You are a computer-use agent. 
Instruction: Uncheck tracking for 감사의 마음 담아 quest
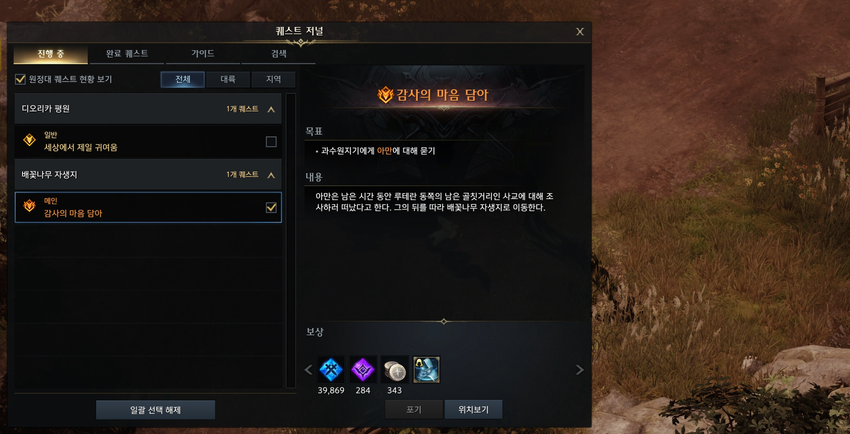[271, 208]
